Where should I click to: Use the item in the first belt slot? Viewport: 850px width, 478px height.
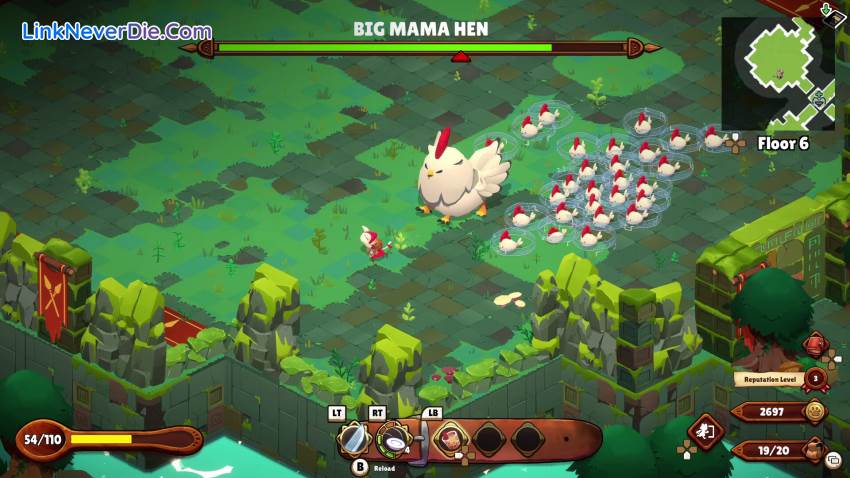coord(452,439)
